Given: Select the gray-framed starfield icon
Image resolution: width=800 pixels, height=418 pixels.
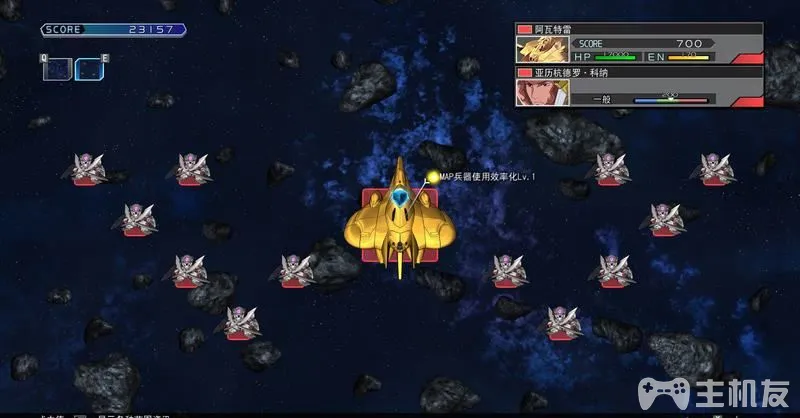Looking at the screenshot, I should pos(57,69).
